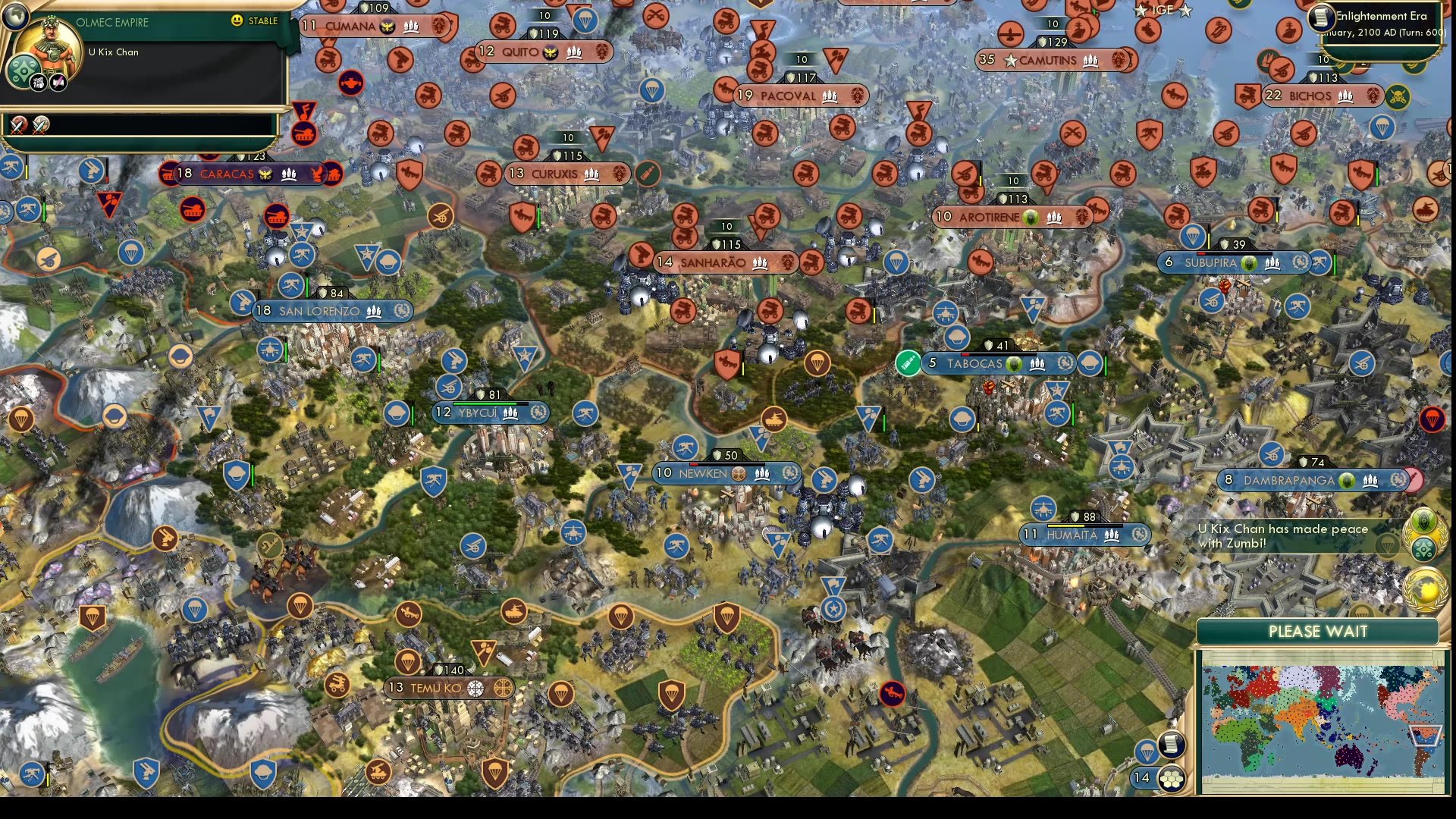Click the purple battle icon under the leader portrait
Screen dimensions: 1456x819
(x=58, y=82)
